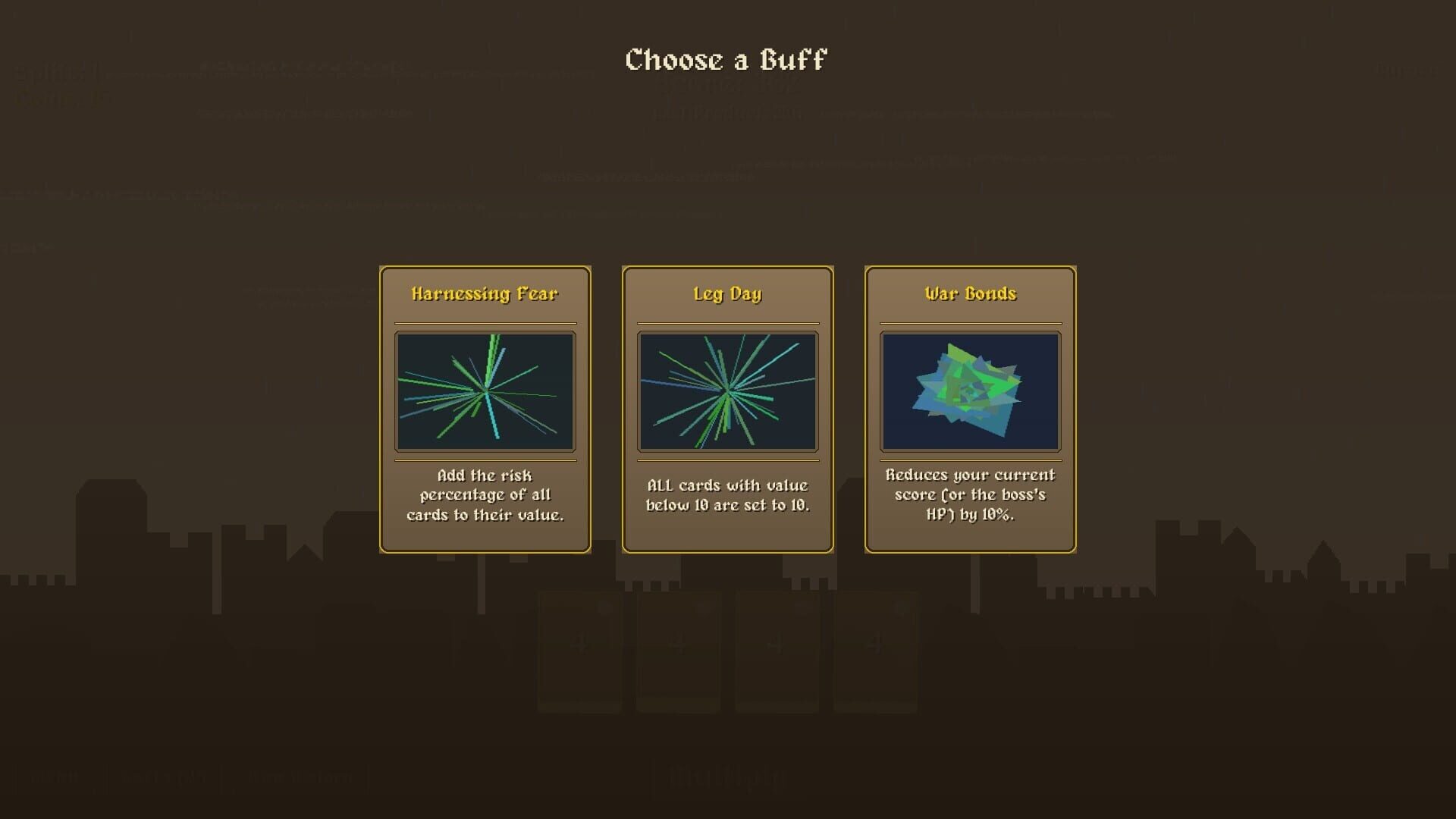Click the War Bonds description text

point(971,494)
